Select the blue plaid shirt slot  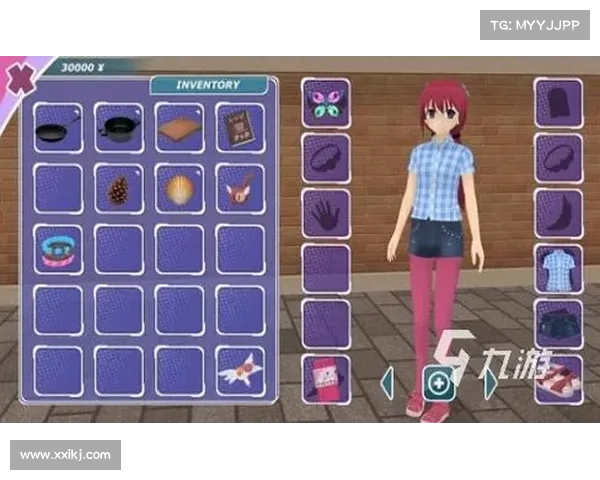coord(558,269)
